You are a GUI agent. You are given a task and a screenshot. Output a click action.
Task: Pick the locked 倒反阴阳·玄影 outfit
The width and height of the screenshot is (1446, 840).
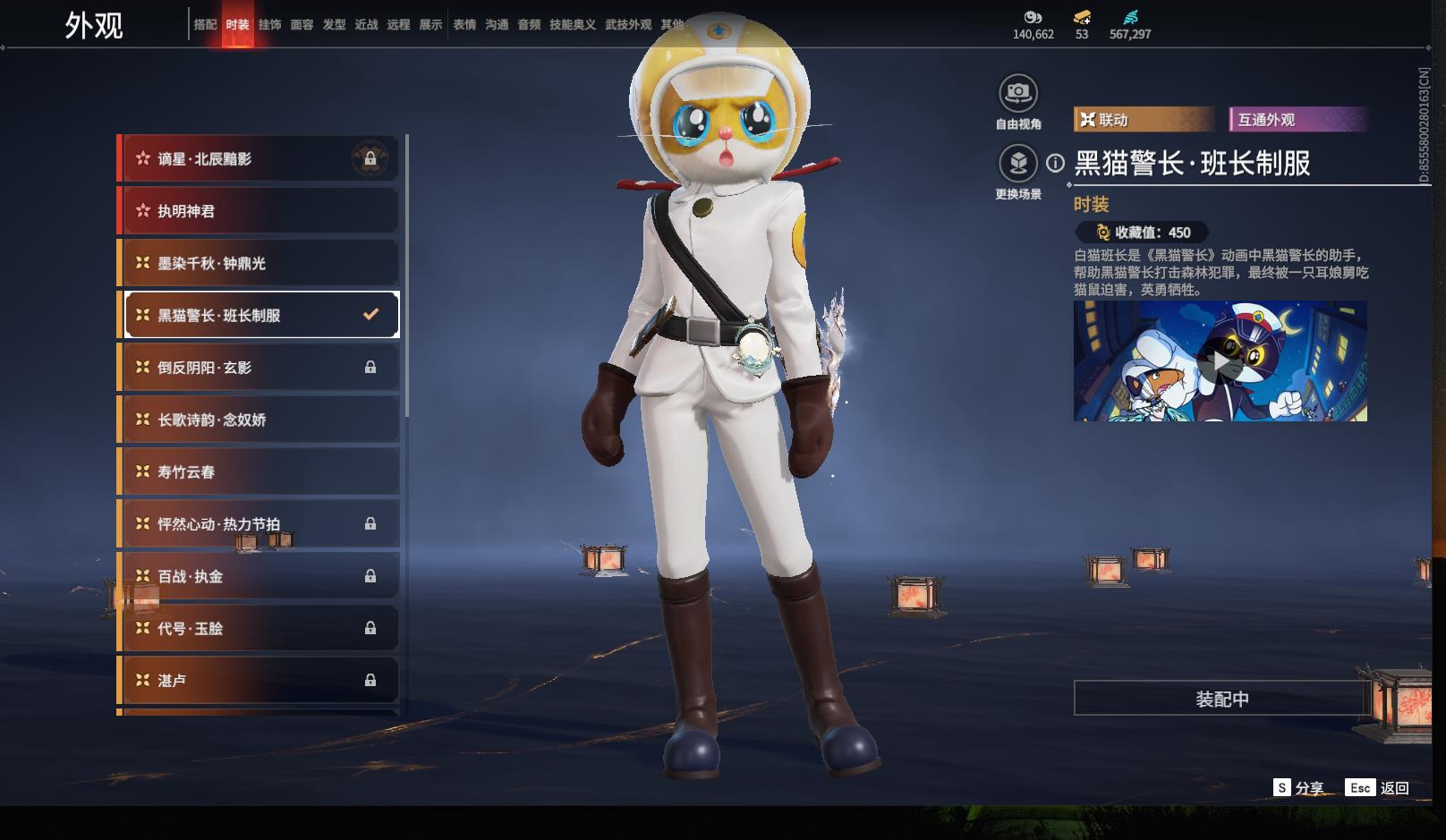pyautogui.click(x=259, y=368)
